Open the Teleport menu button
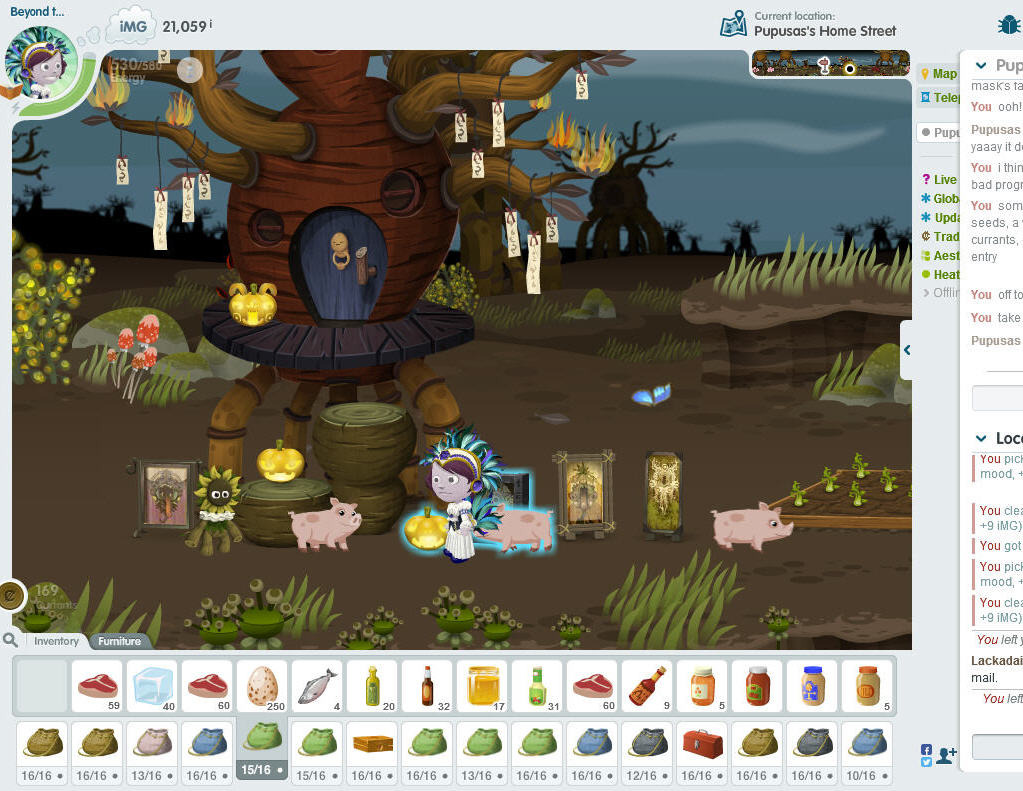 [x=940, y=97]
